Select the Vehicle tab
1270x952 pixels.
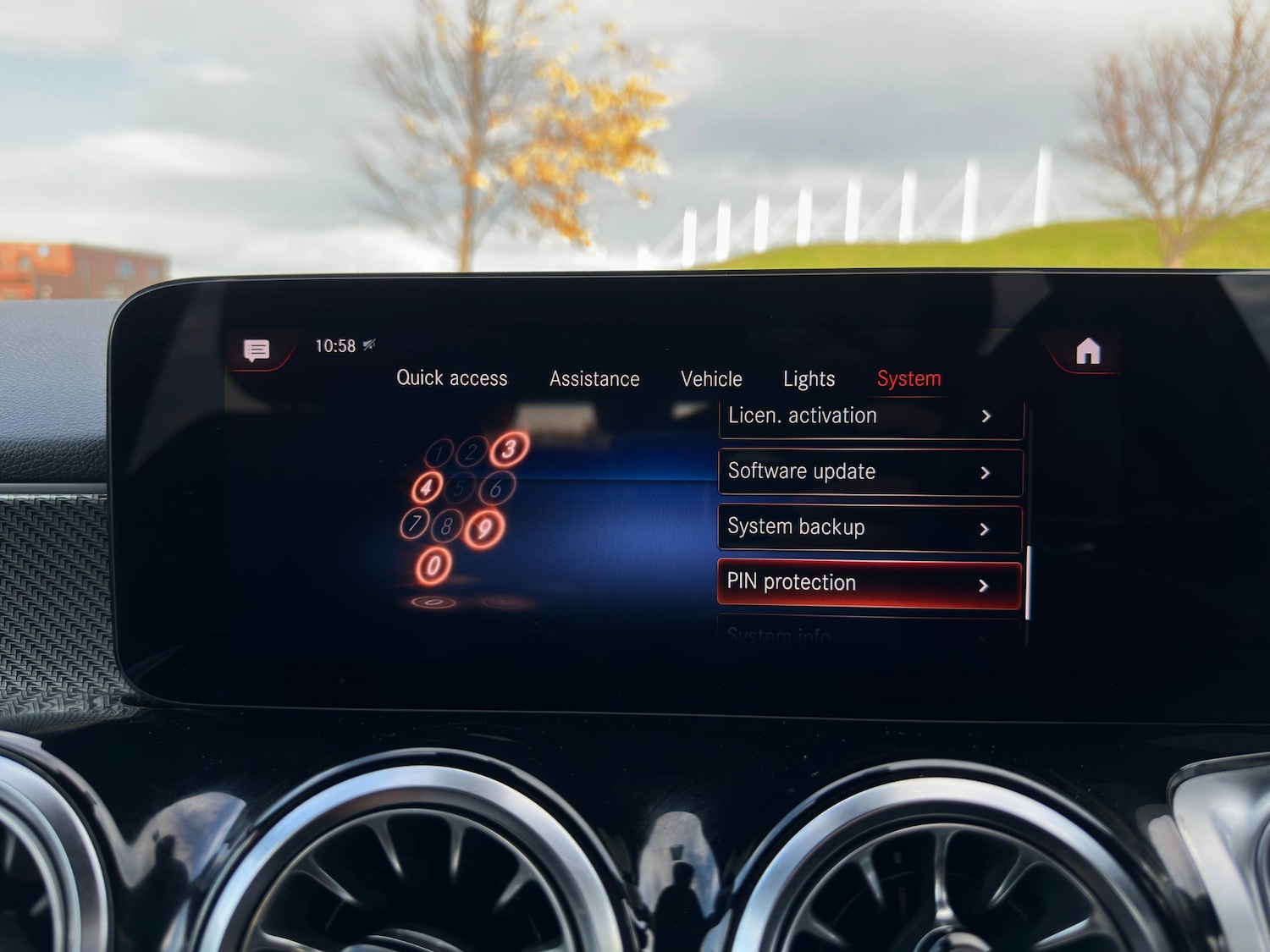(711, 379)
